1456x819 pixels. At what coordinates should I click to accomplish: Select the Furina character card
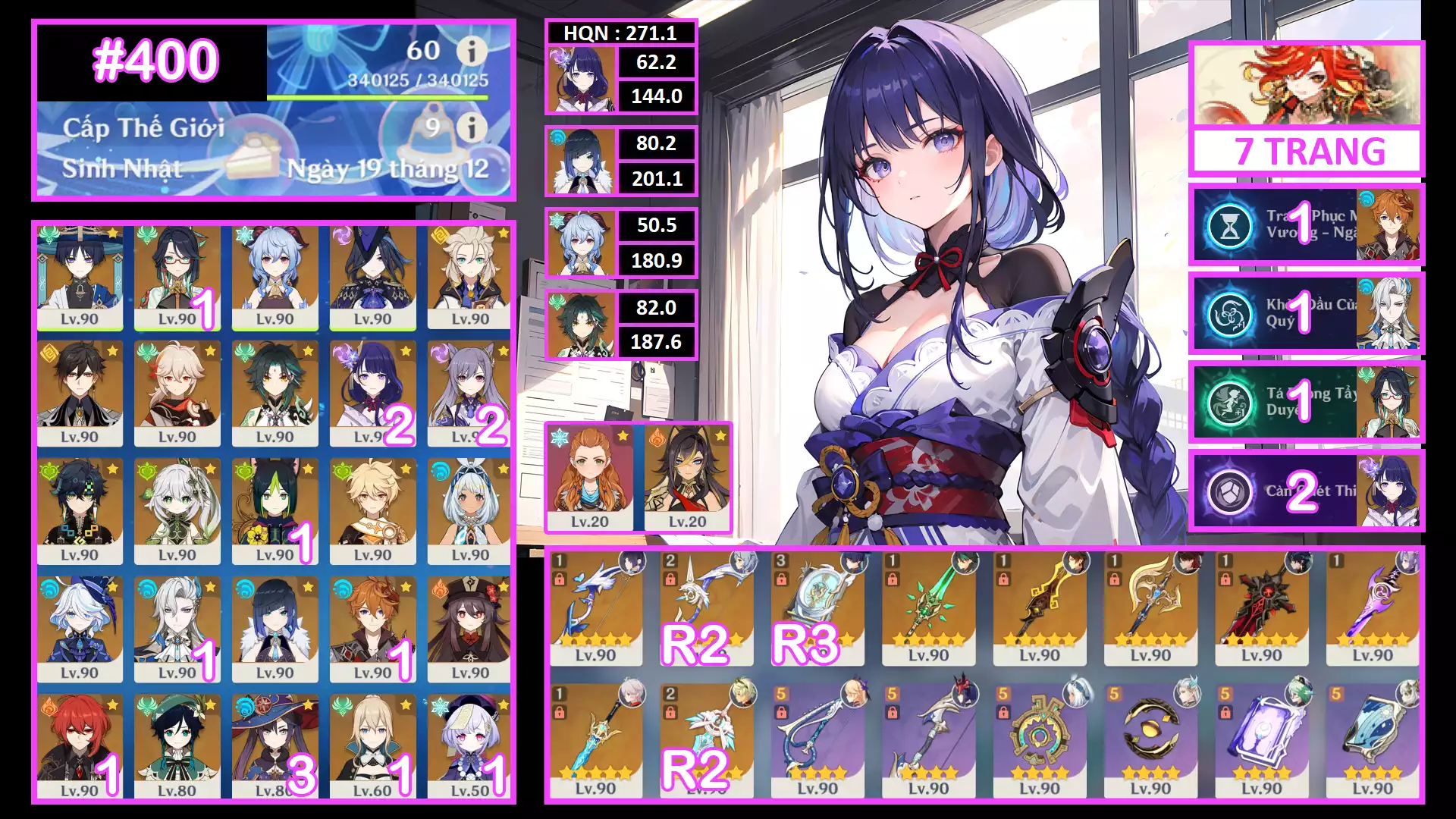(80, 629)
